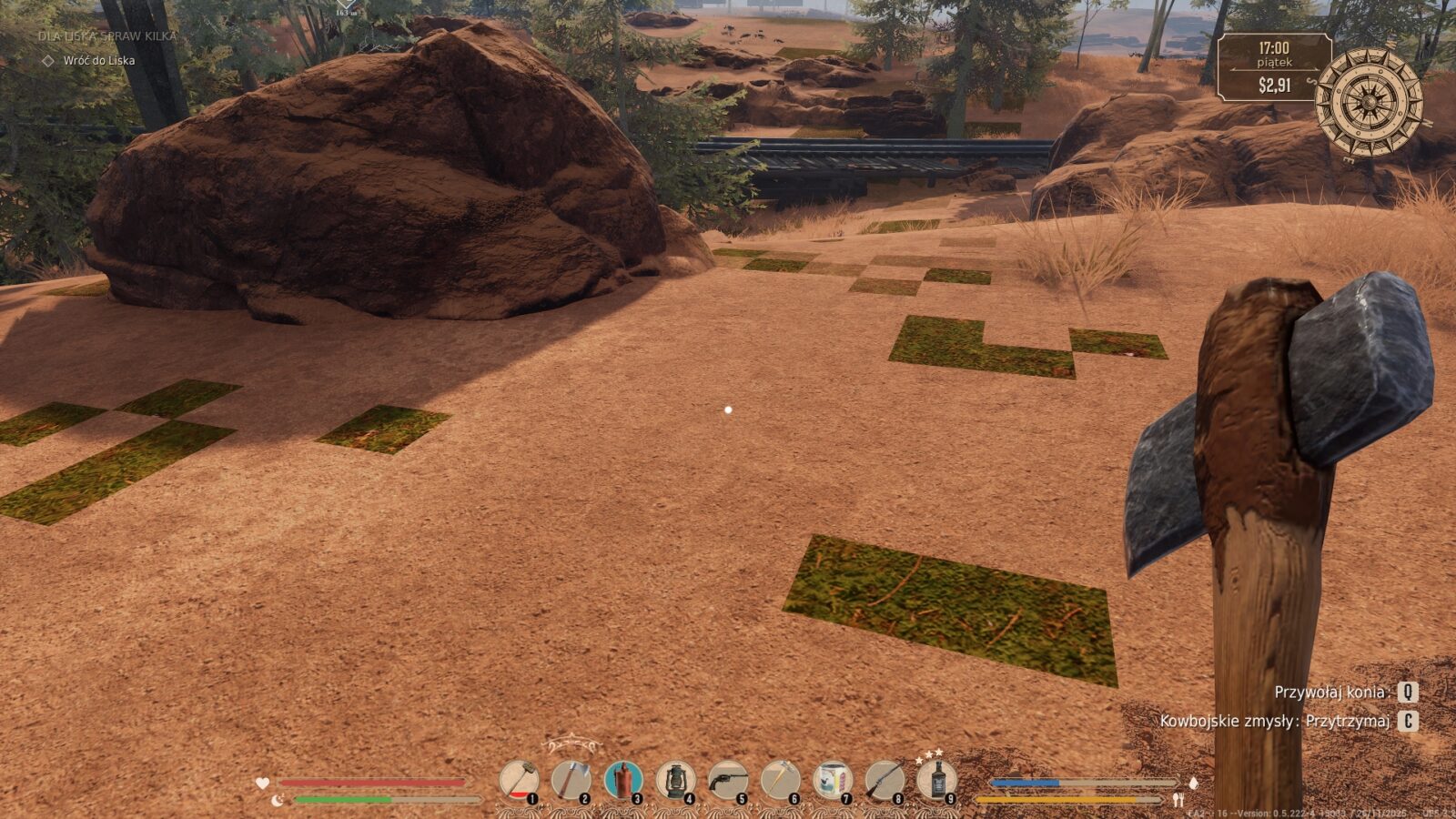Equip the axe from hotbar slot 2
Image resolution: width=1456 pixels, height=819 pixels.
[571, 781]
